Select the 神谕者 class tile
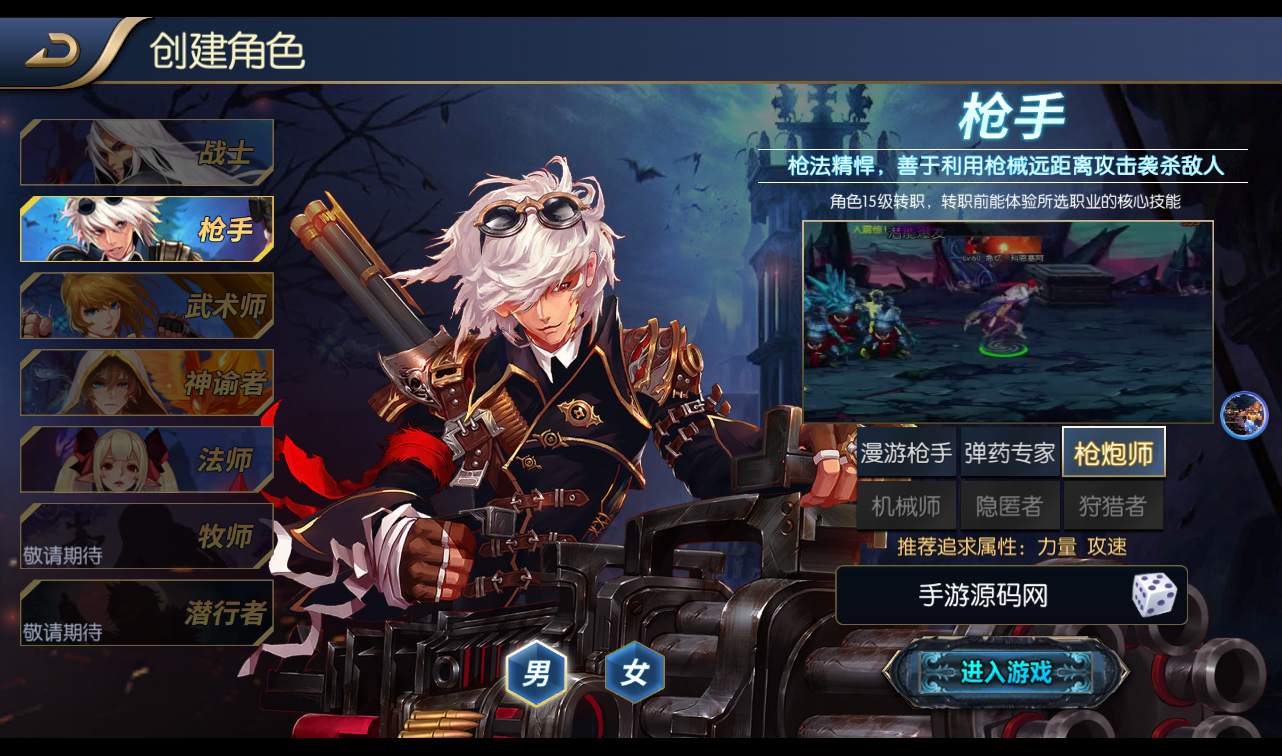The height and width of the screenshot is (756, 1282). 147,382
